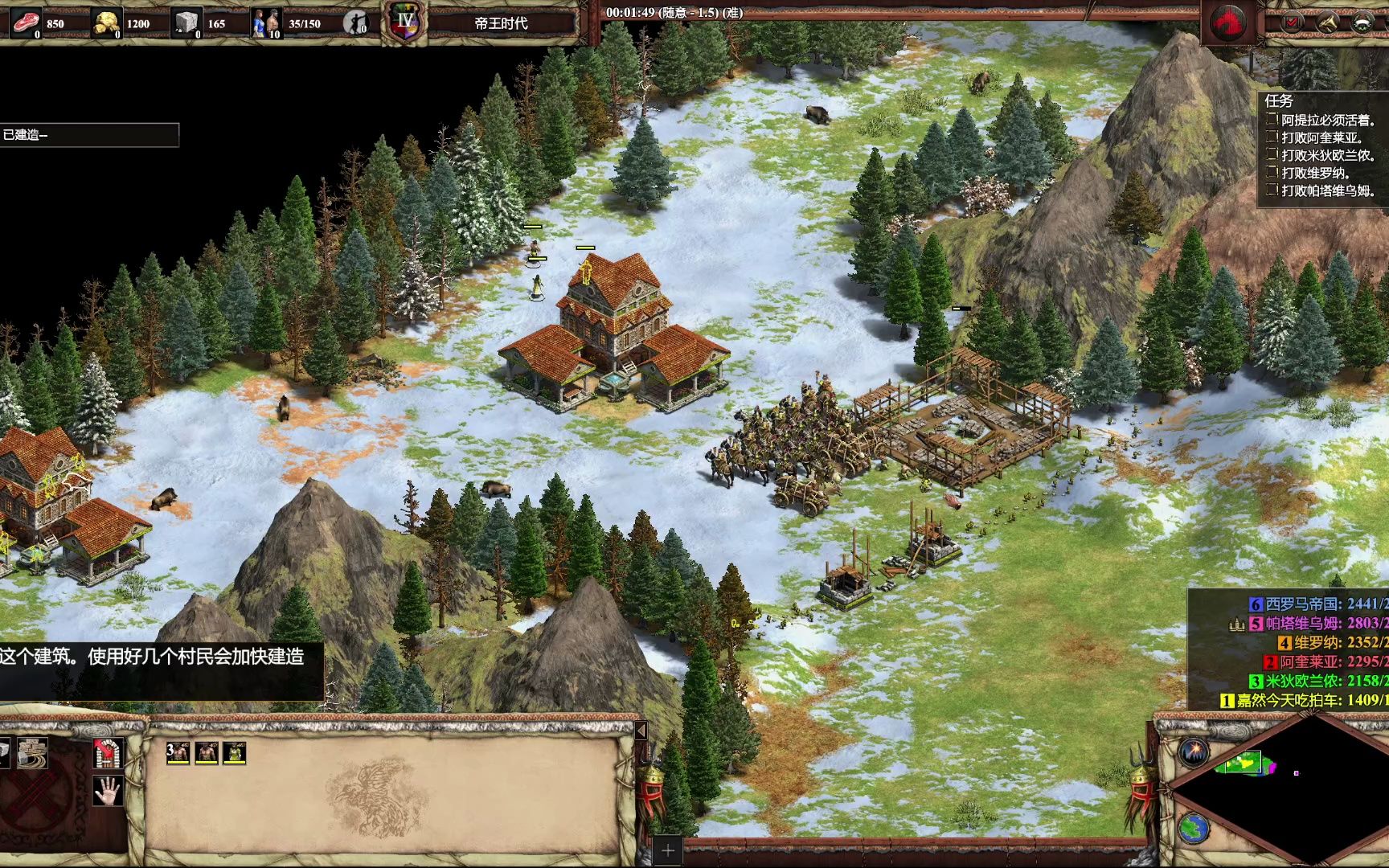The height and width of the screenshot is (868, 1389).
Task: Toggle the globe minimap mode button
Action: tap(1194, 828)
